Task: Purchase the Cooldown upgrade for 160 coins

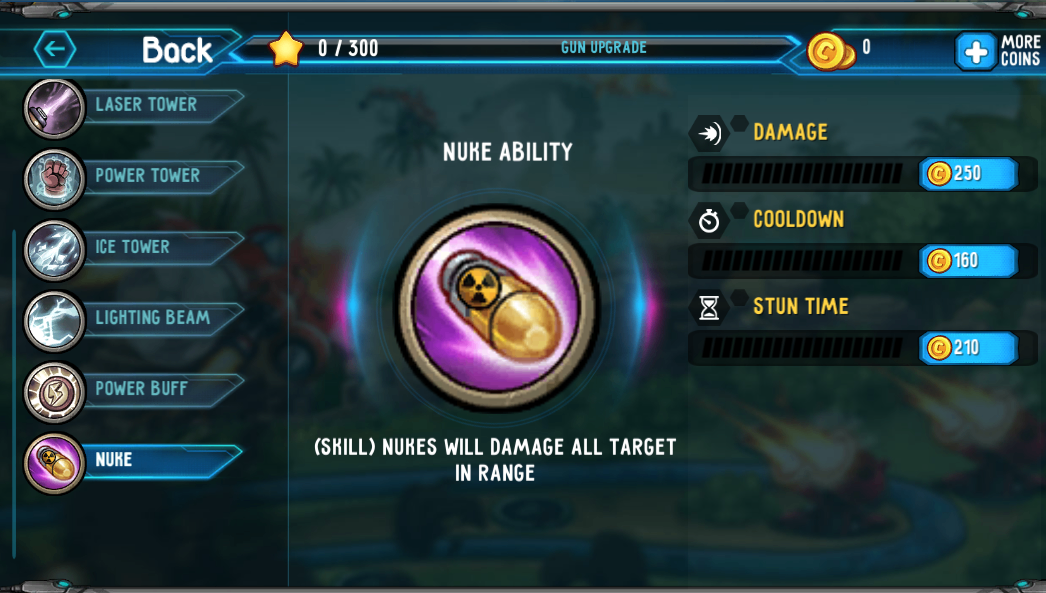Action: tap(967, 261)
